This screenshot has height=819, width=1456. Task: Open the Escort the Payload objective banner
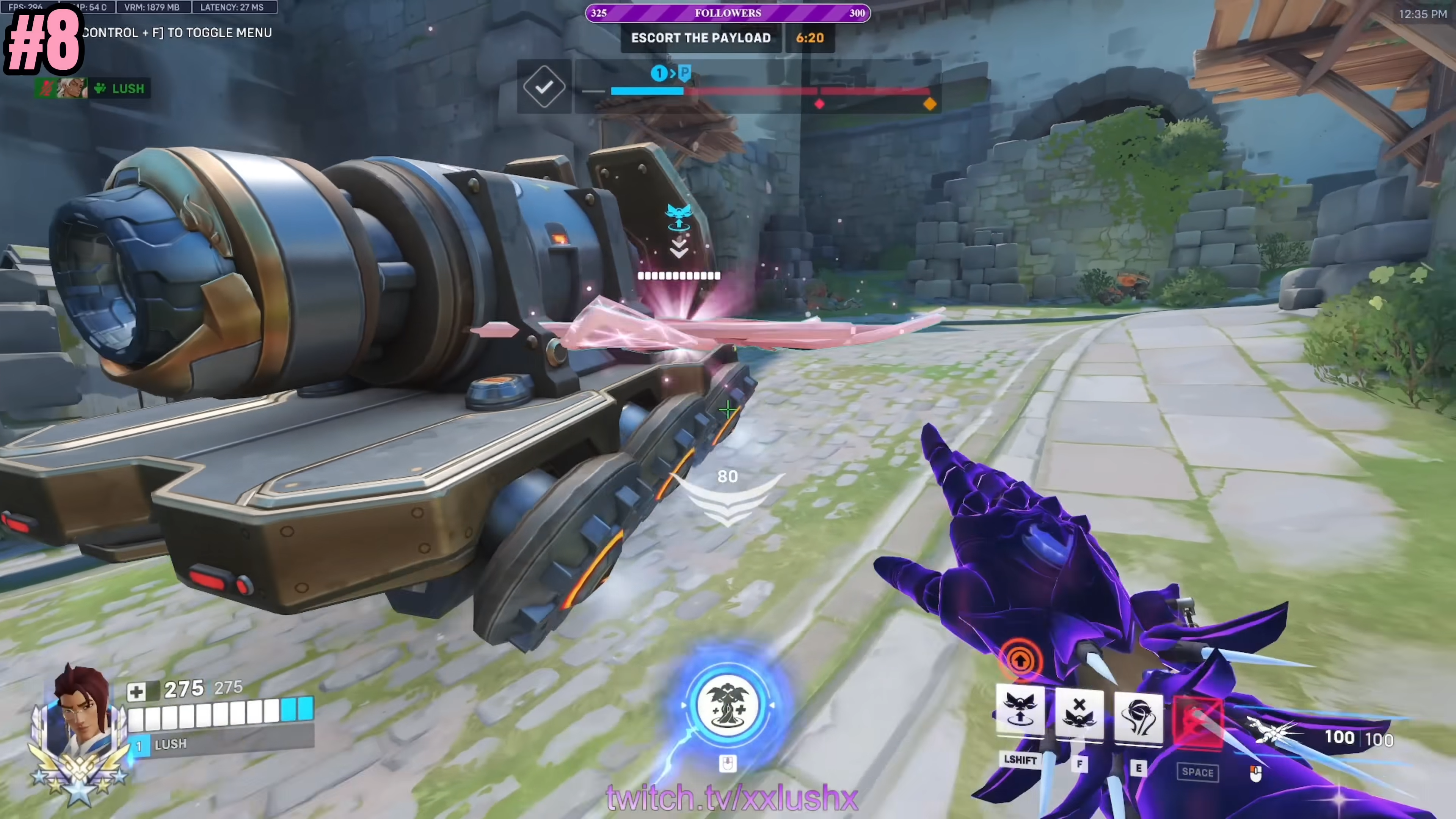[x=700, y=38]
